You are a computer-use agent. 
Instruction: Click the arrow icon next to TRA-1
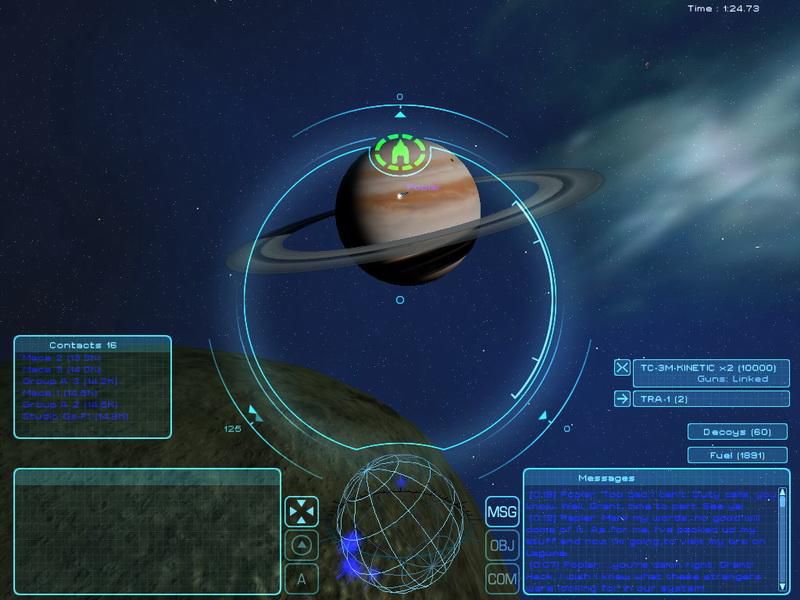point(622,399)
